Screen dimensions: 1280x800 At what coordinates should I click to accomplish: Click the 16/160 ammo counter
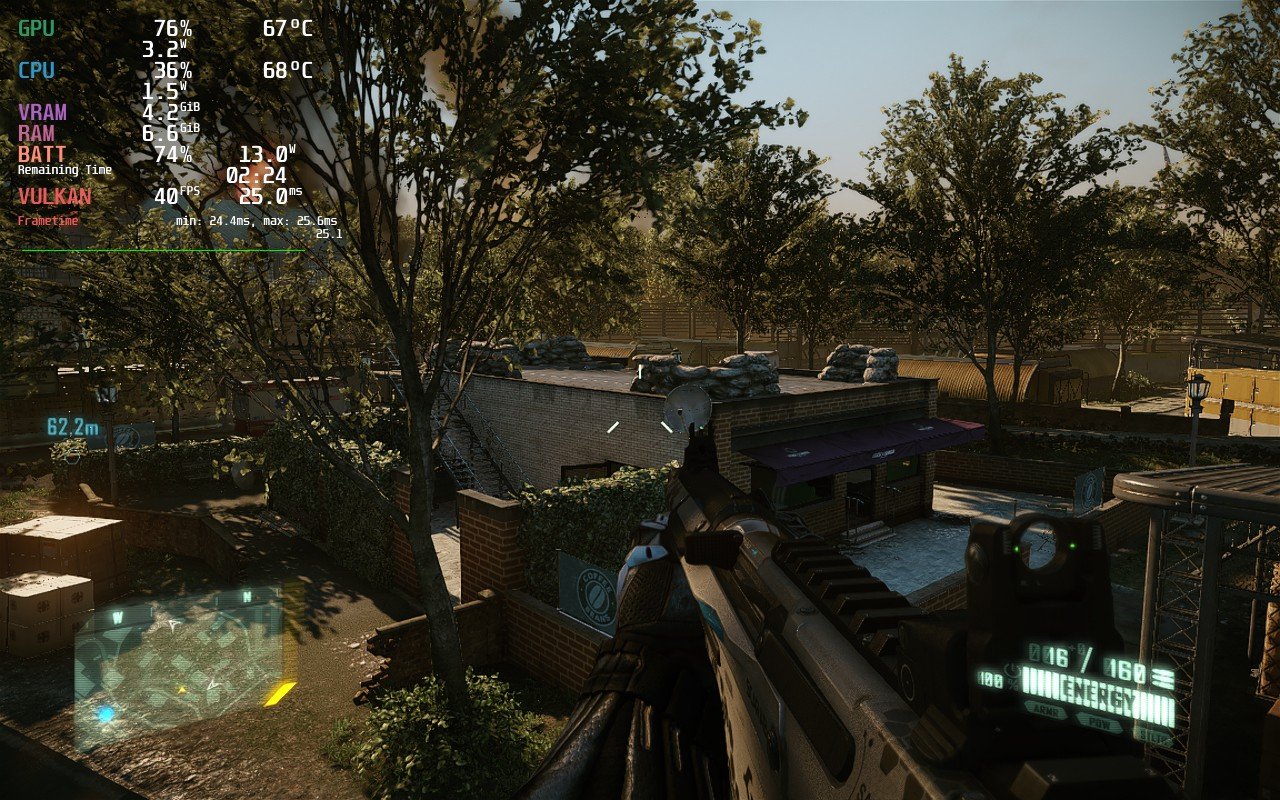tap(1085, 658)
